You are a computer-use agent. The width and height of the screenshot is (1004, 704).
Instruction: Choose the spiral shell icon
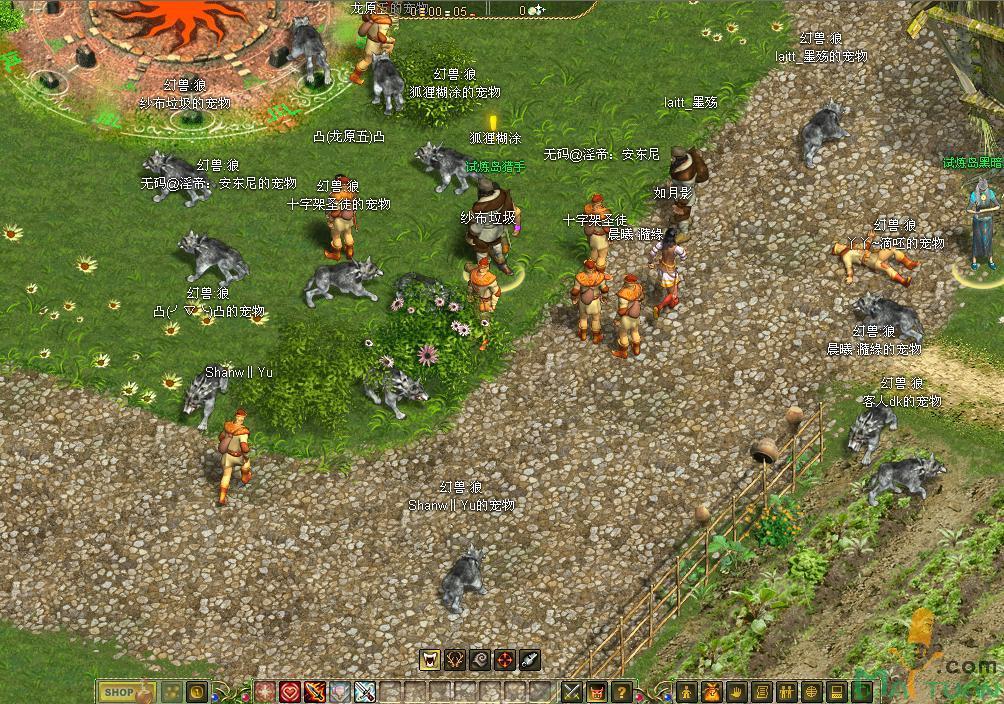481,659
